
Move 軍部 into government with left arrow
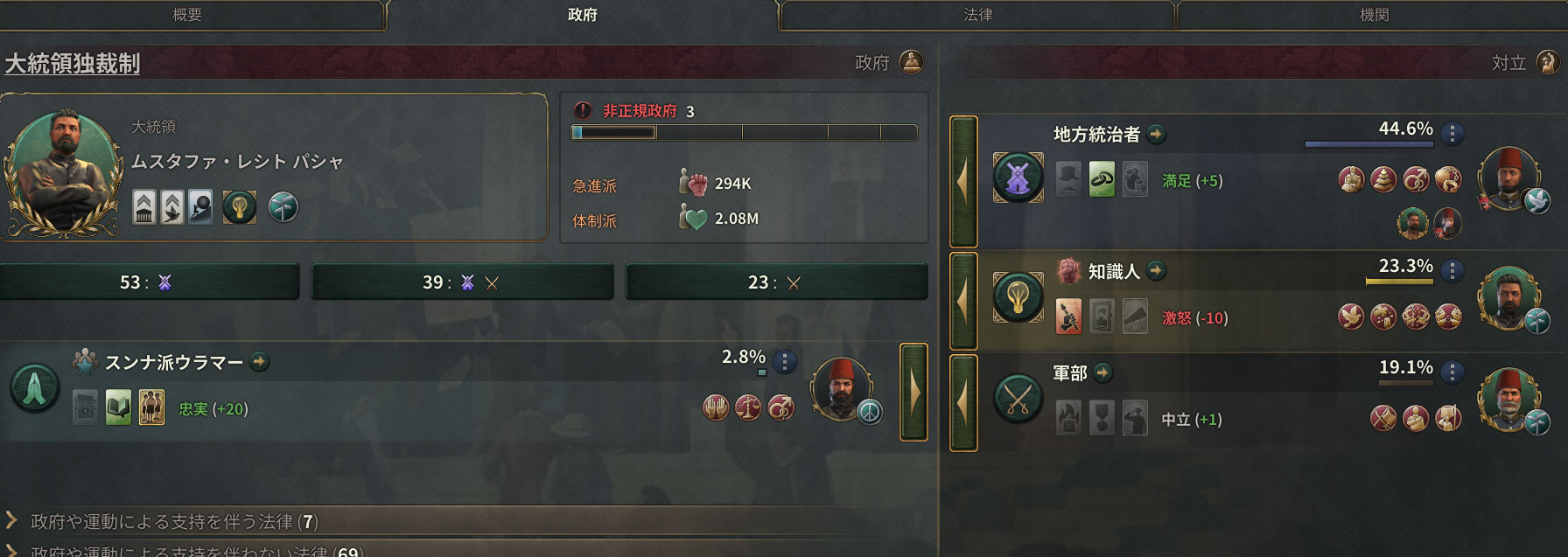point(963,402)
